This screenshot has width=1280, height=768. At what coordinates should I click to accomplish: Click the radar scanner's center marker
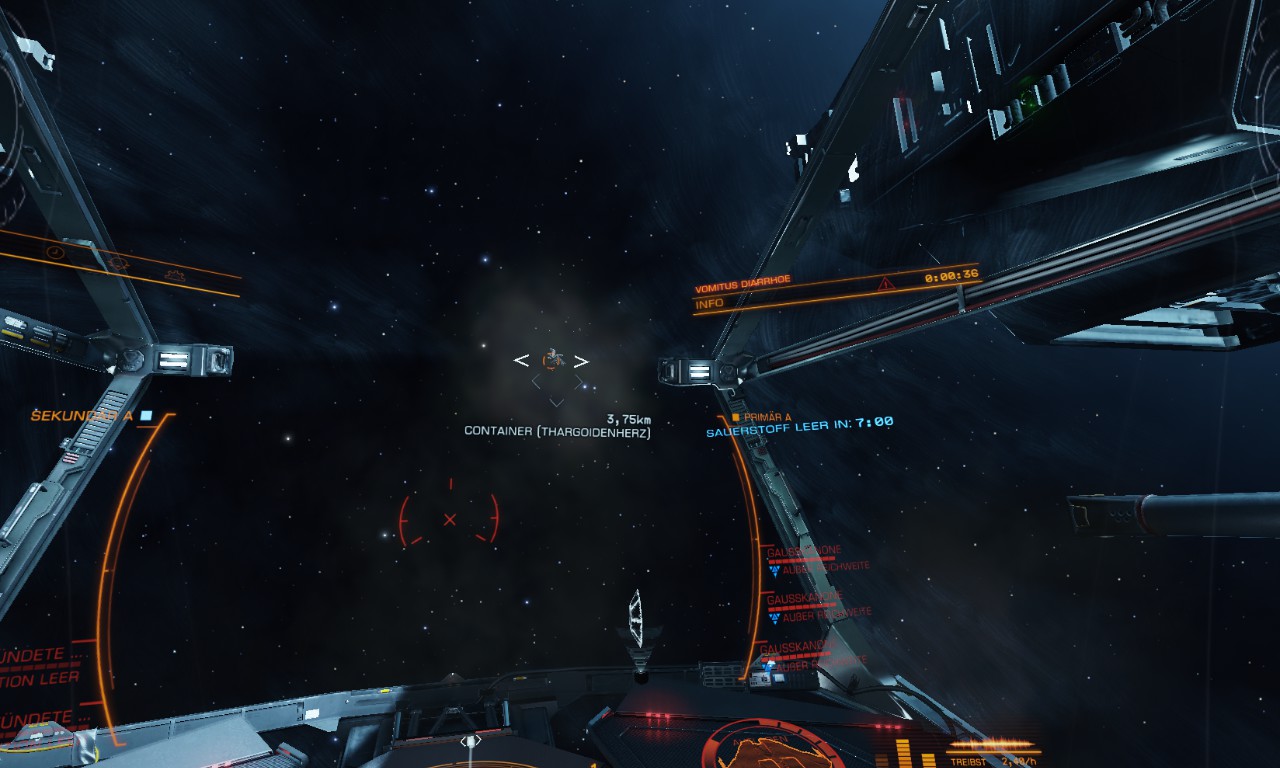(470, 742)
